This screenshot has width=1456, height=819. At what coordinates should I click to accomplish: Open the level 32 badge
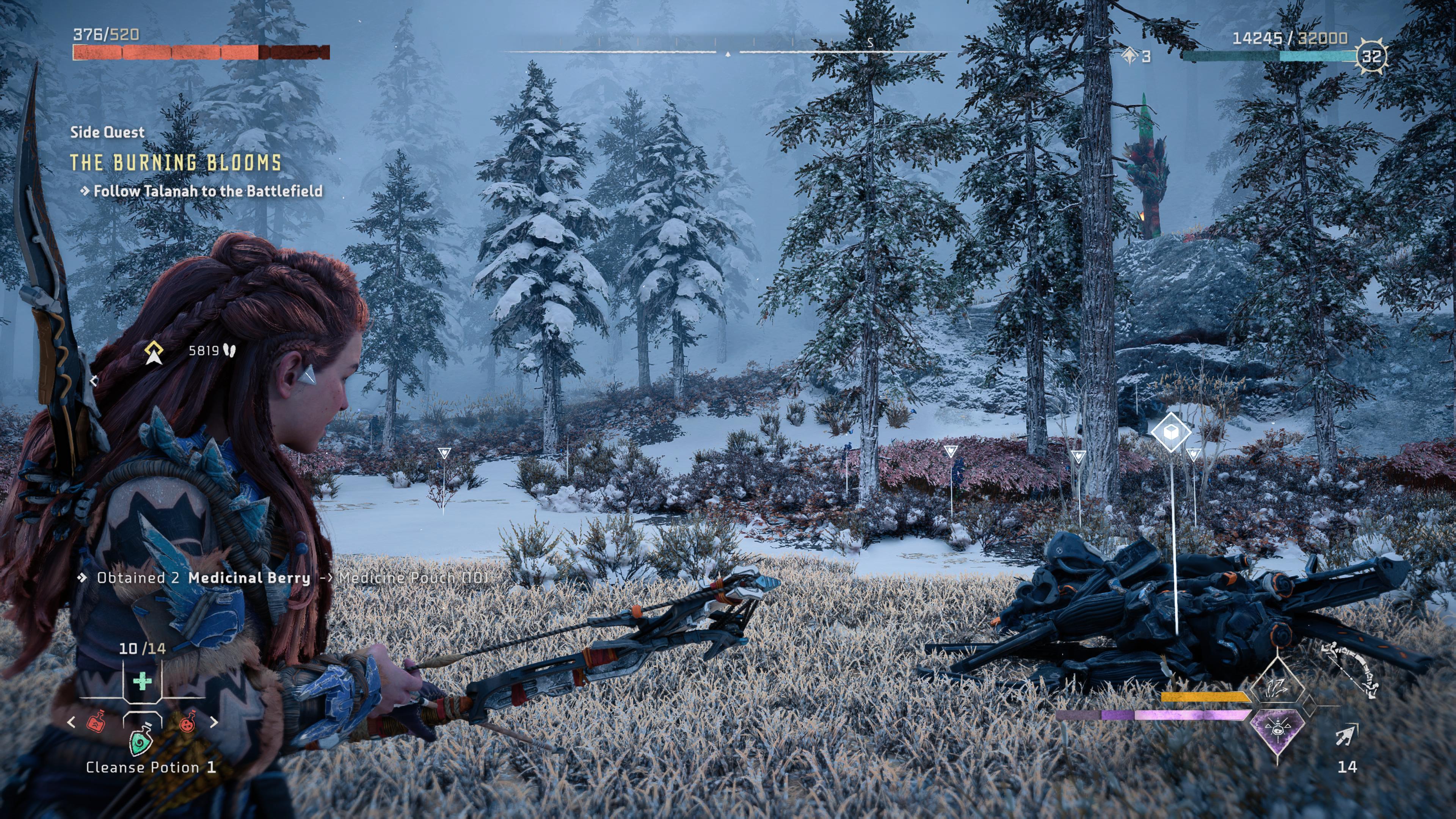[x=1372, y=56]
